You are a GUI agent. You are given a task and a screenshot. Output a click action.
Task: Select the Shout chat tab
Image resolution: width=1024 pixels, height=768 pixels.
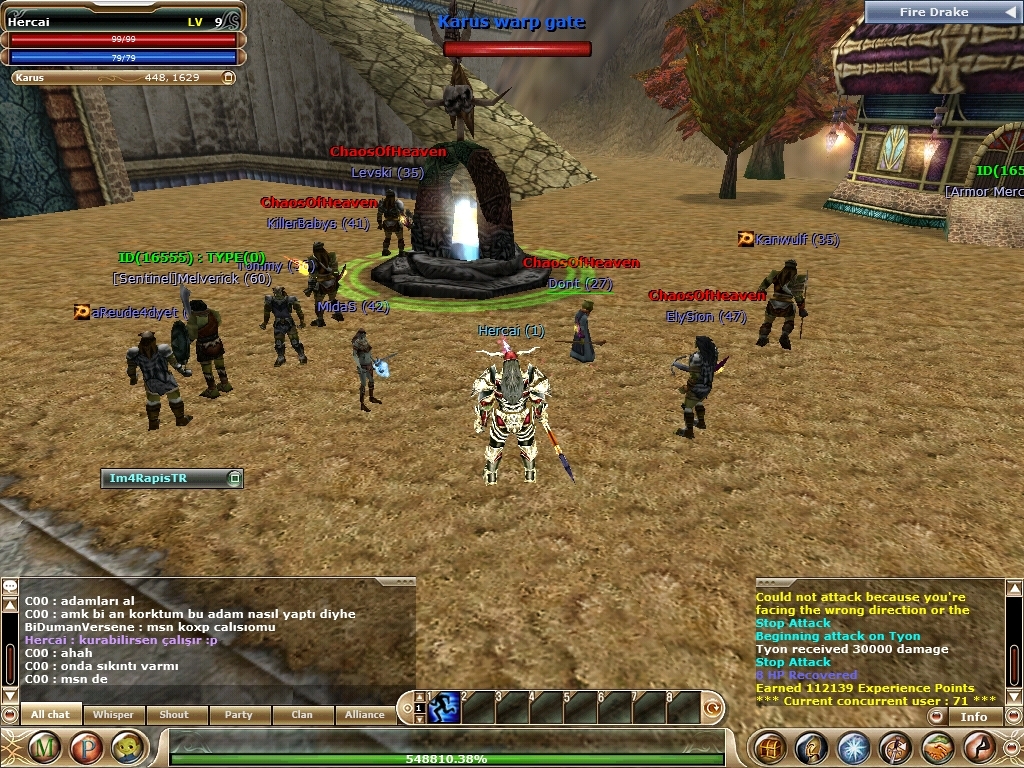tap(174, 714)
